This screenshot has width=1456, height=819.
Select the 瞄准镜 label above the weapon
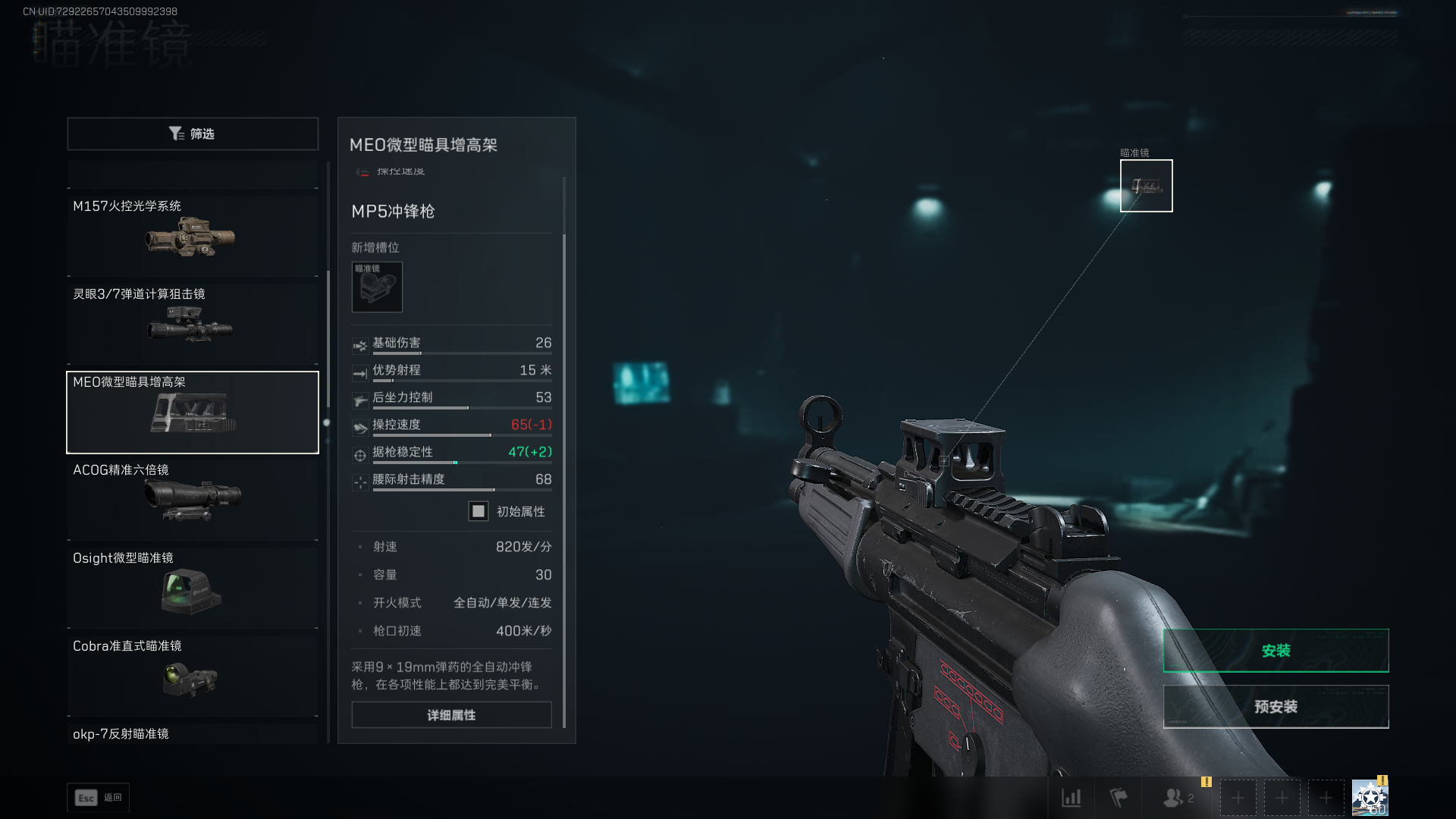pyautogui.click(x=1134, y=152)
